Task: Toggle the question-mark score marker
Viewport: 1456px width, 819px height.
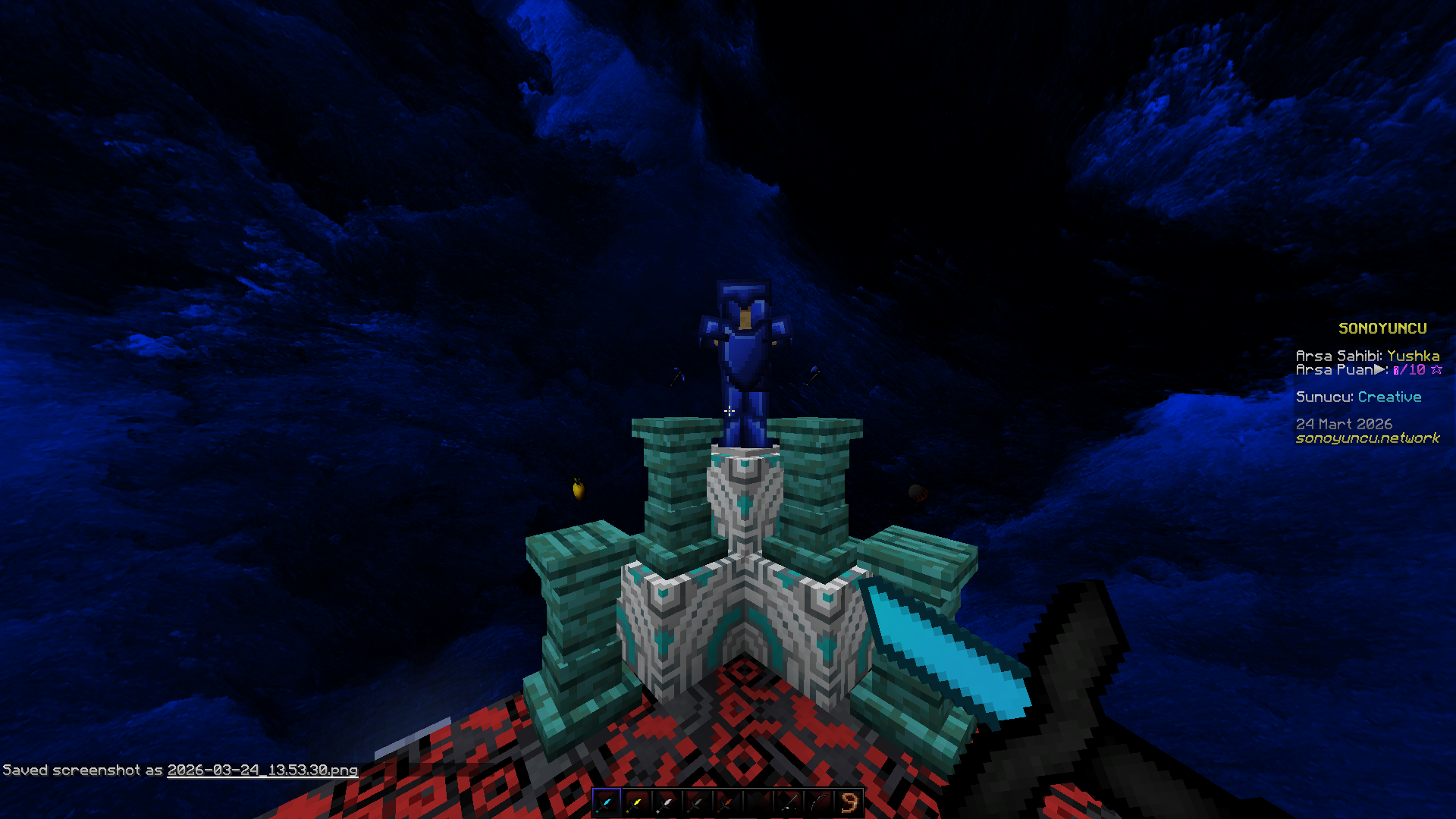Action: pos(1396,369)
